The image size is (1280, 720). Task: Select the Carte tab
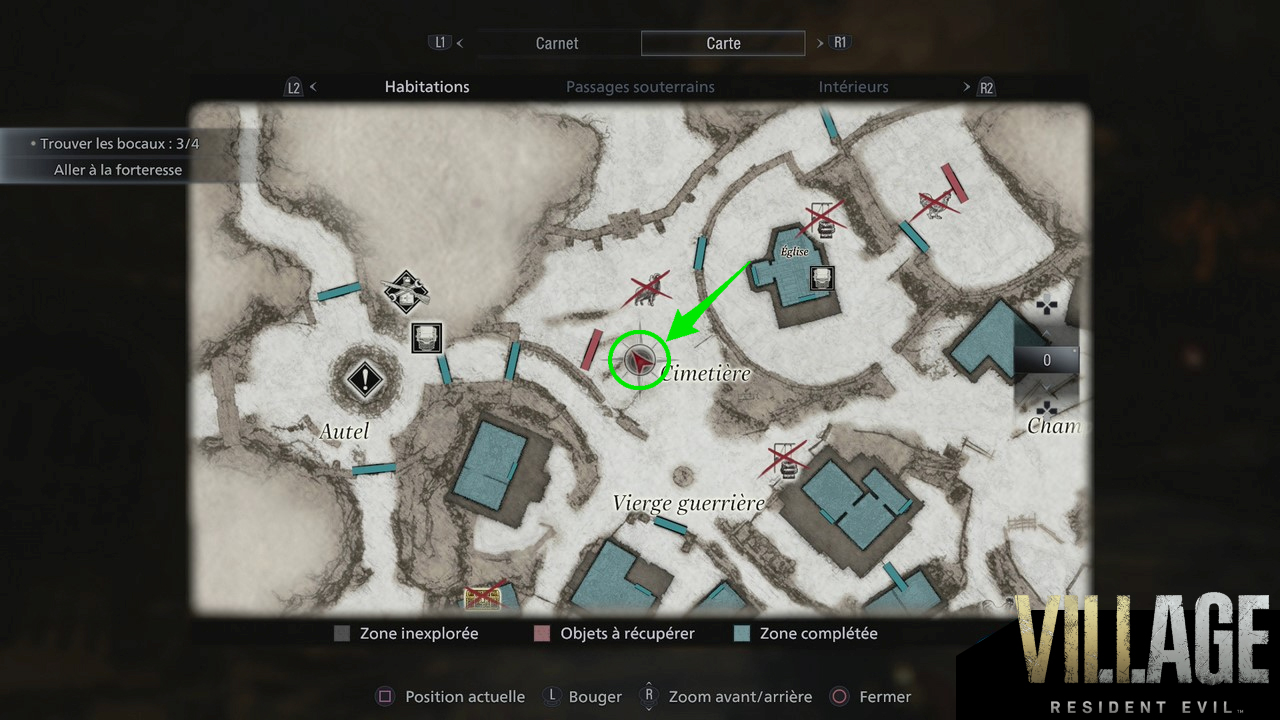(x=723, y=43)
